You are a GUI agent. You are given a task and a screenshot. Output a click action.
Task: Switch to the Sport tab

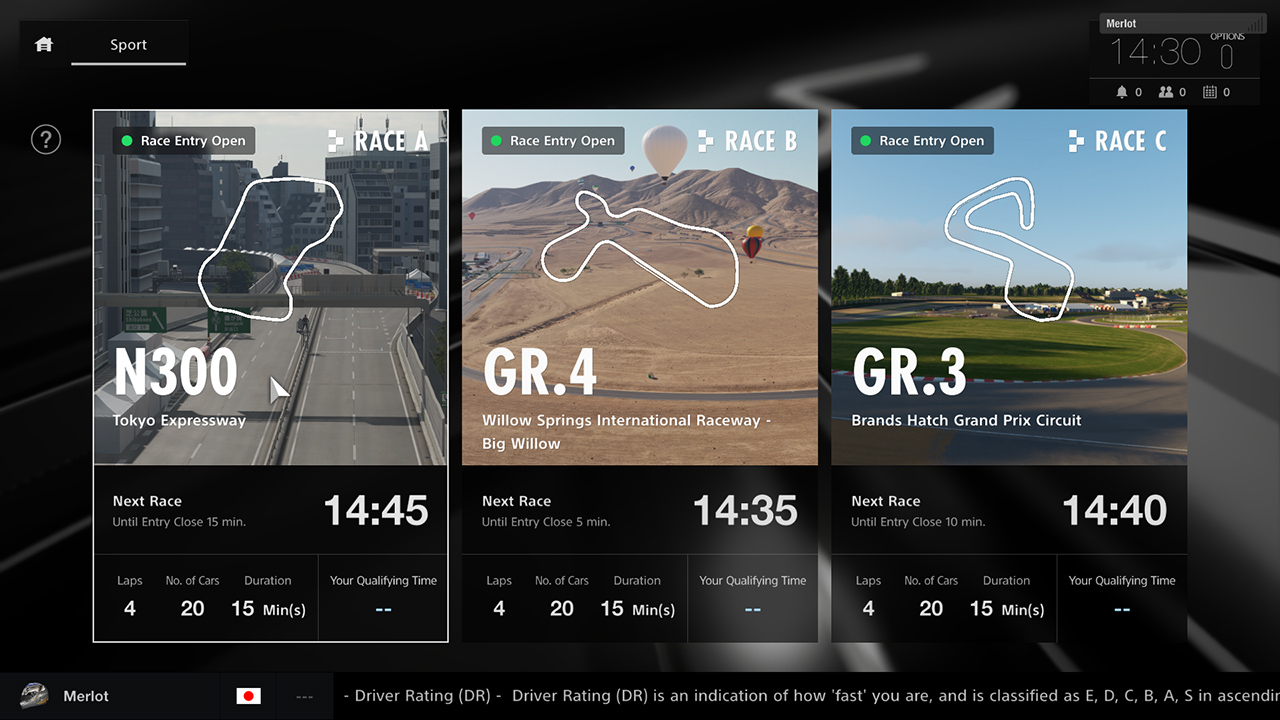tap(128, 44)
